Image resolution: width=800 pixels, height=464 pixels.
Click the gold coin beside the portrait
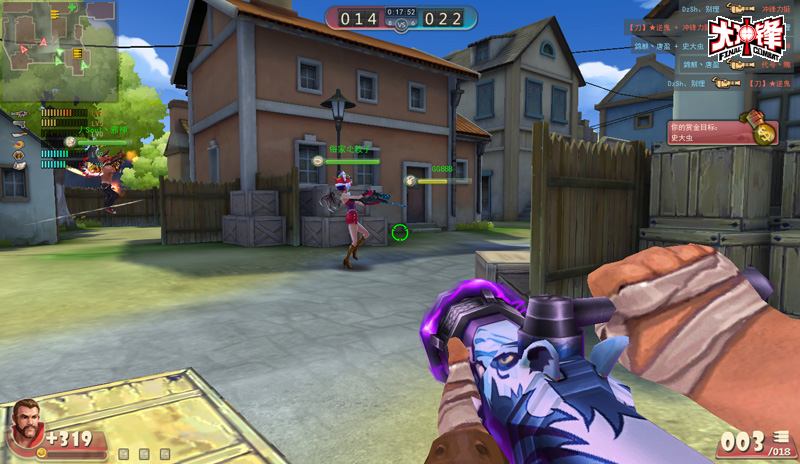tap(42, 452)
